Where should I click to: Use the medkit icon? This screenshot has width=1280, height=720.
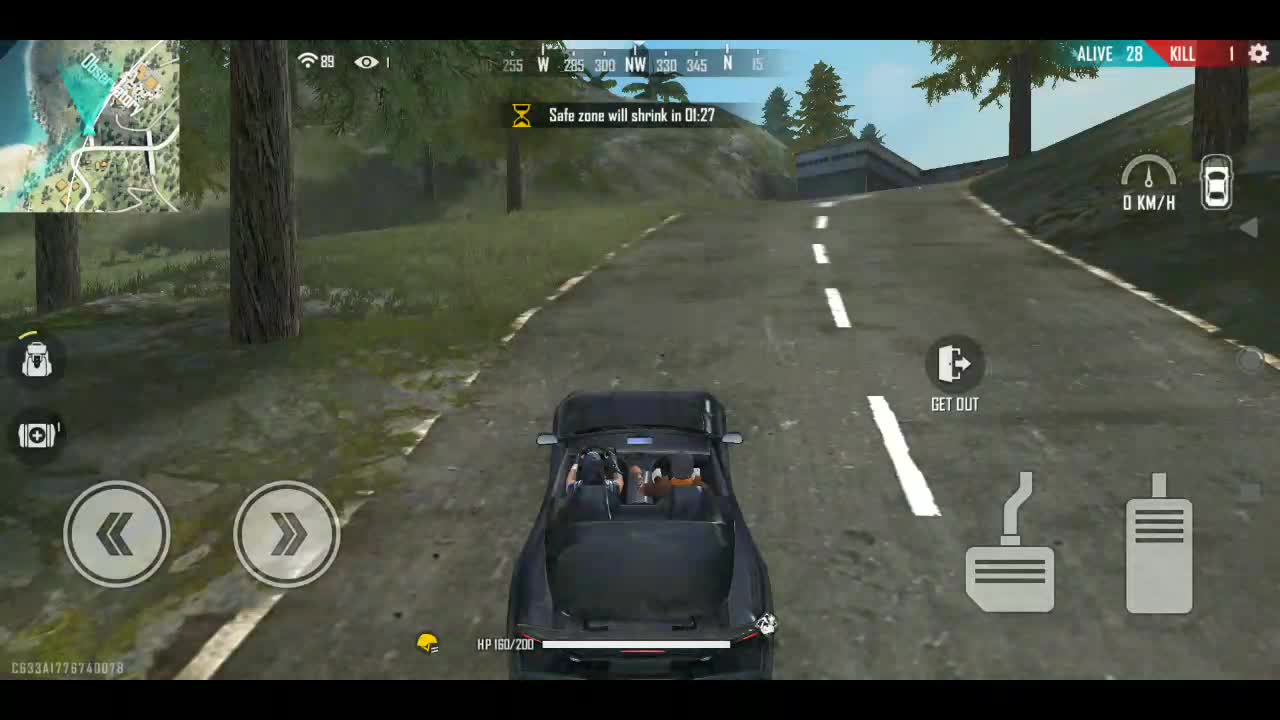[x=37, y=435]
